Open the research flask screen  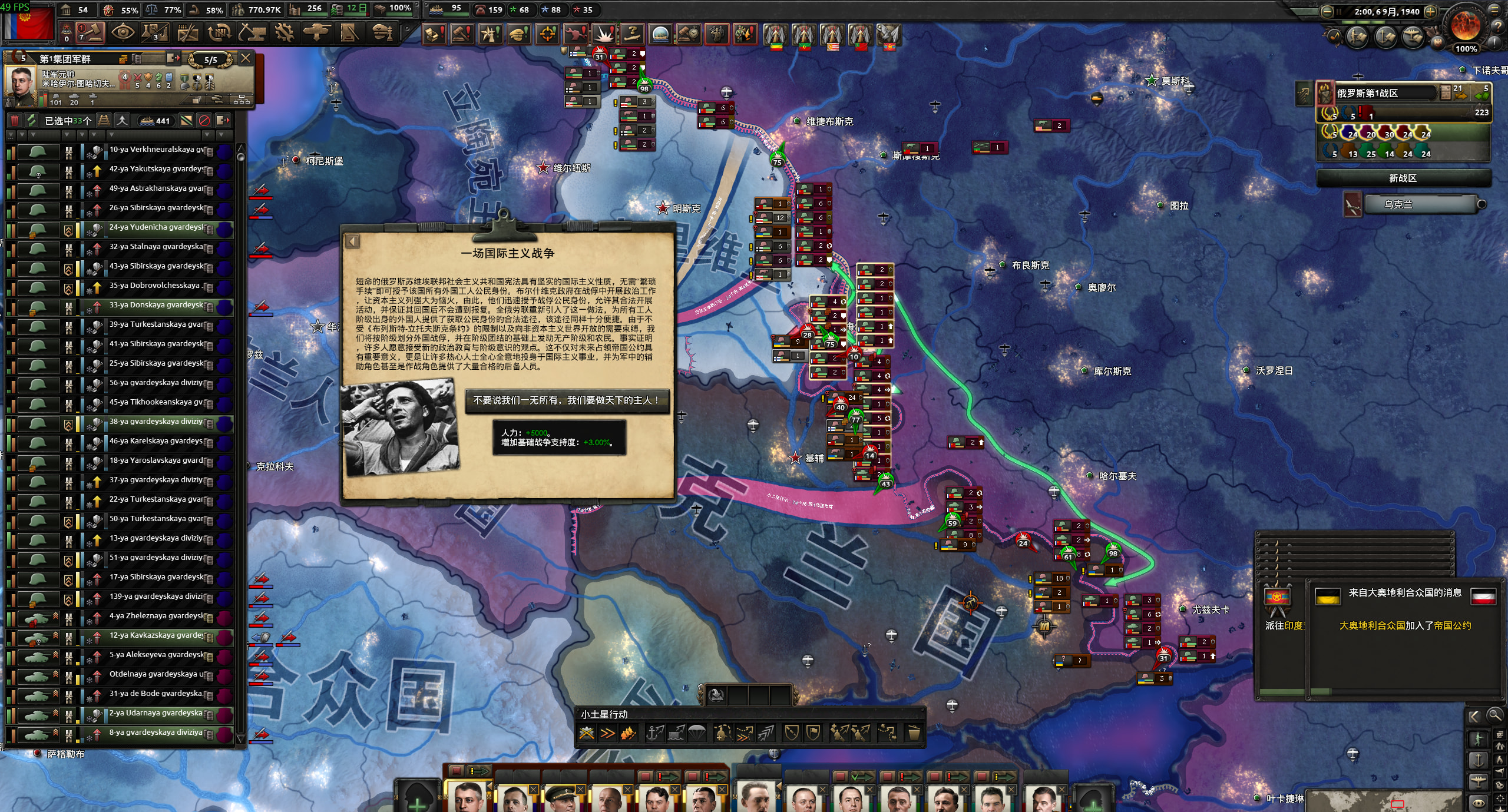tap(155, 32)
